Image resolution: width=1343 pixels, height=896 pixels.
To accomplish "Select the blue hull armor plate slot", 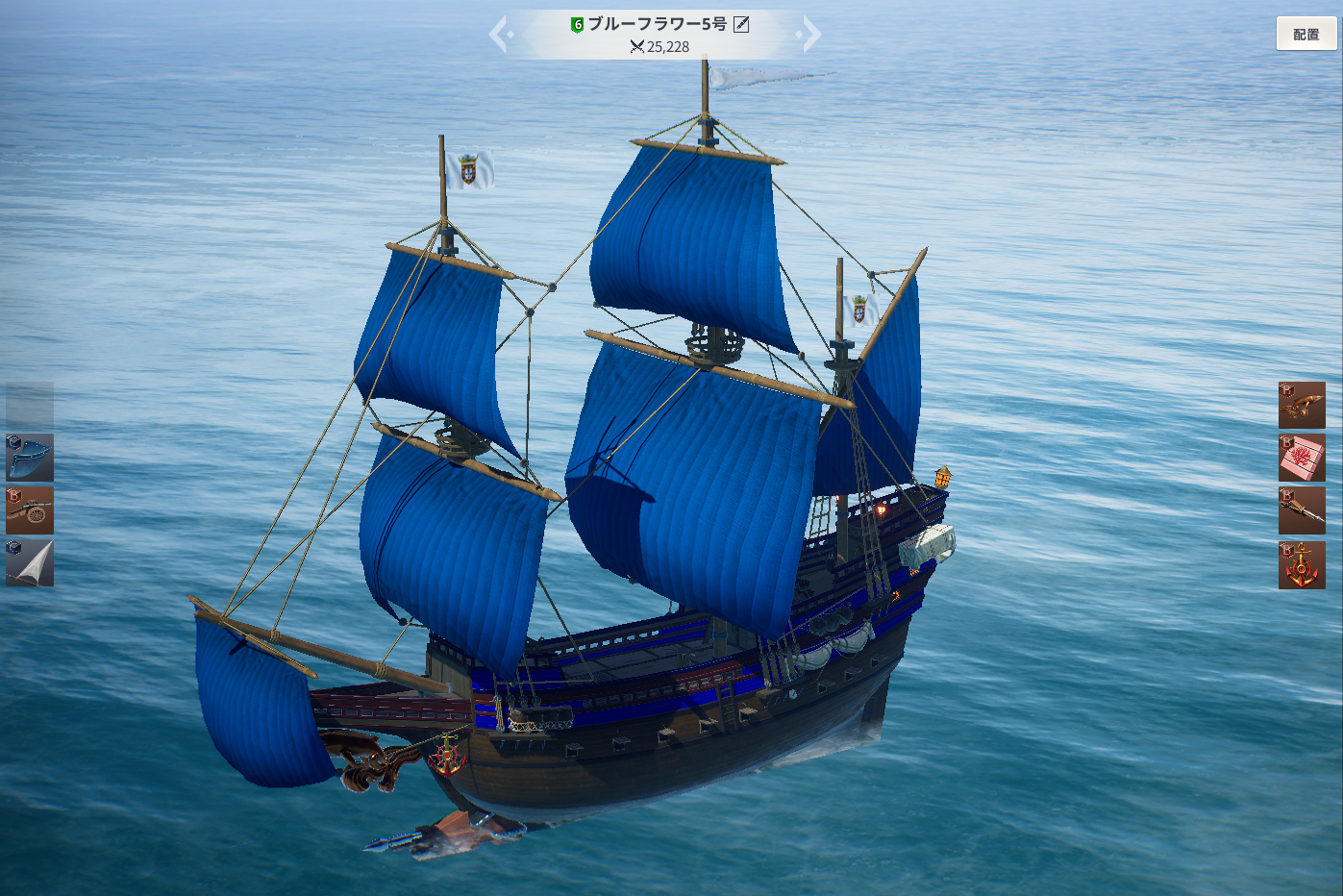I will click(x=30, y=458).
